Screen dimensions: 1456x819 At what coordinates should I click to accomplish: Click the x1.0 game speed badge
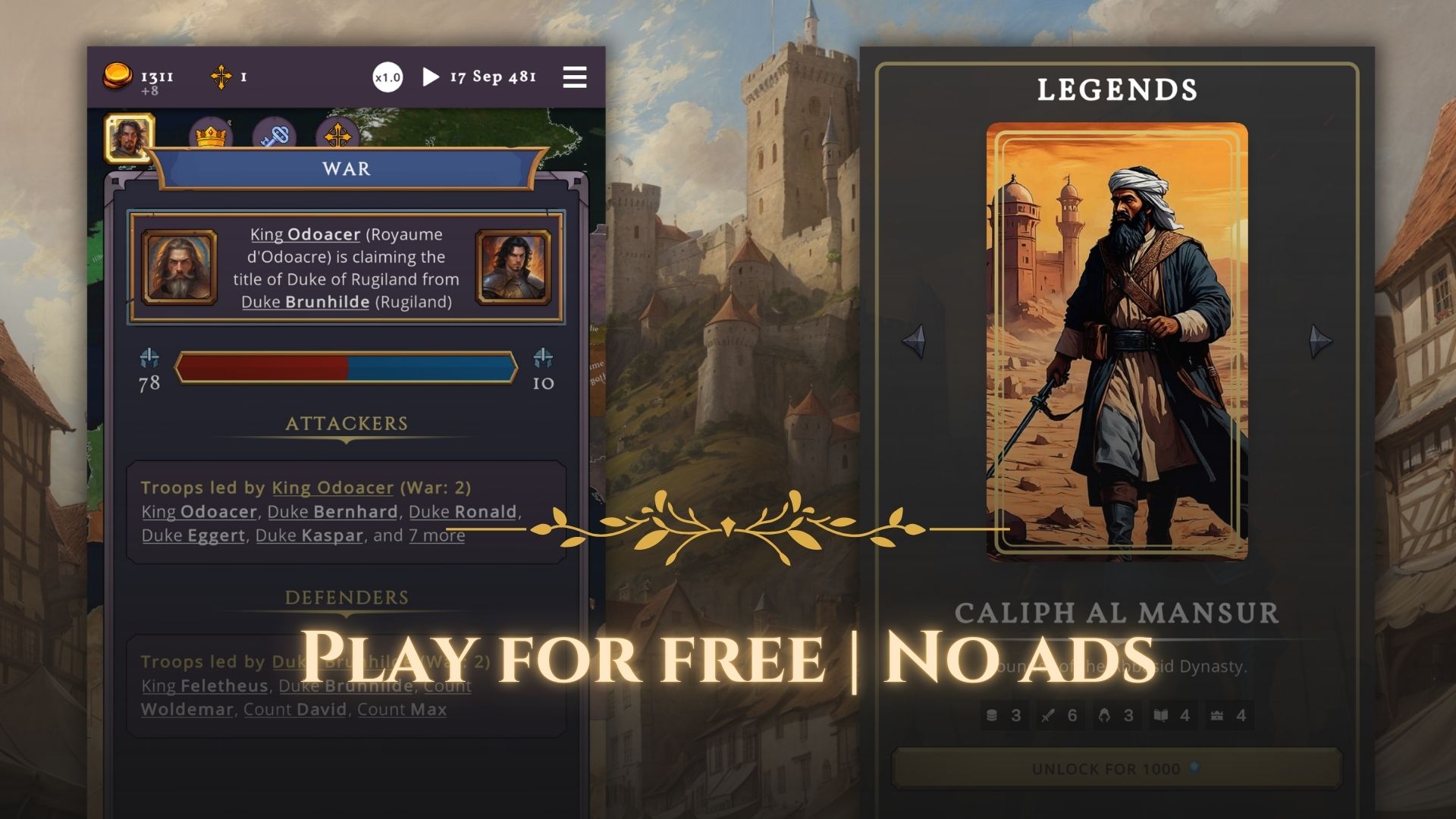388,78
